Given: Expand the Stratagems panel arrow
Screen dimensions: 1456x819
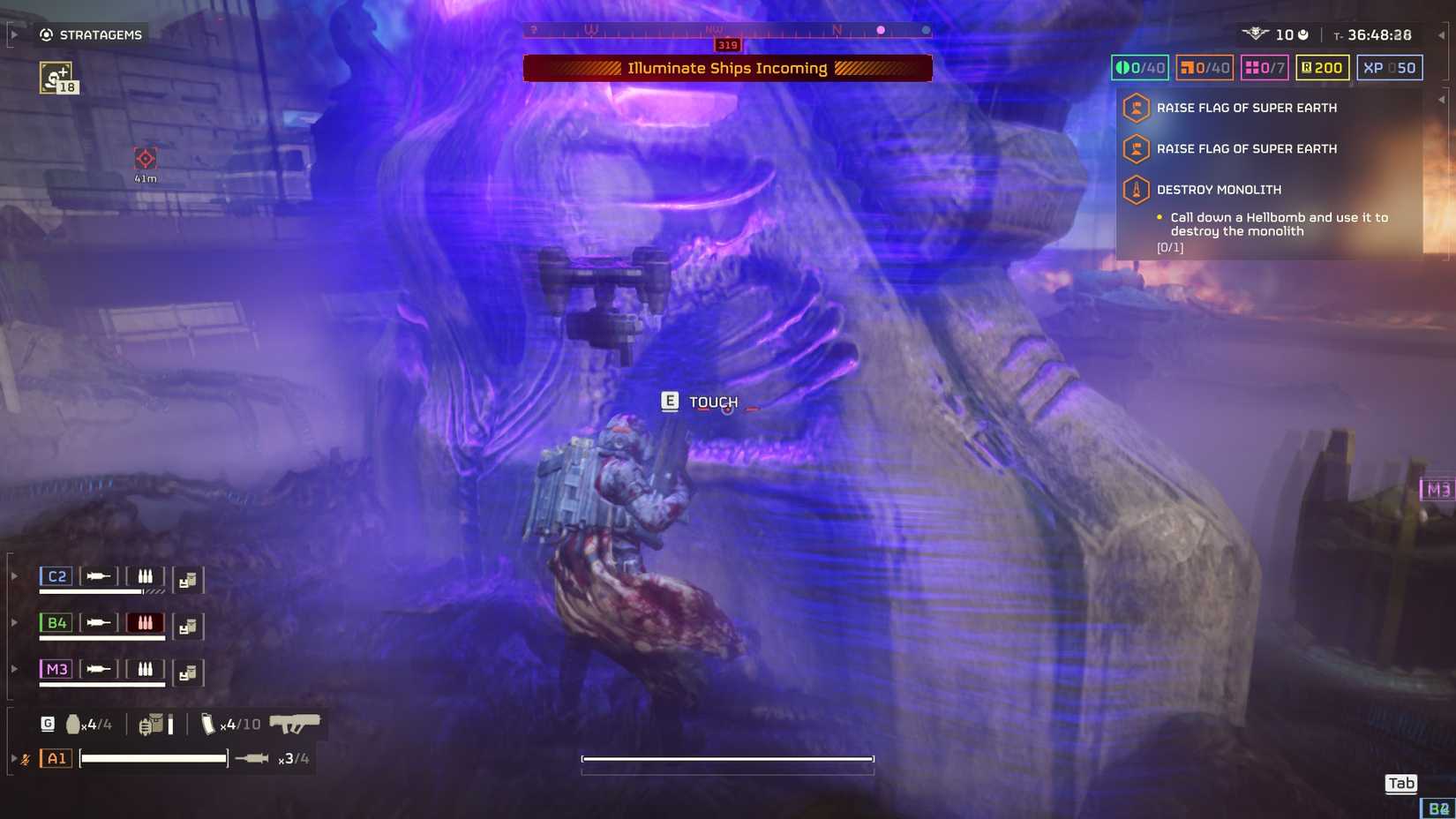Looking at the screenshot, I should (12, 34).
